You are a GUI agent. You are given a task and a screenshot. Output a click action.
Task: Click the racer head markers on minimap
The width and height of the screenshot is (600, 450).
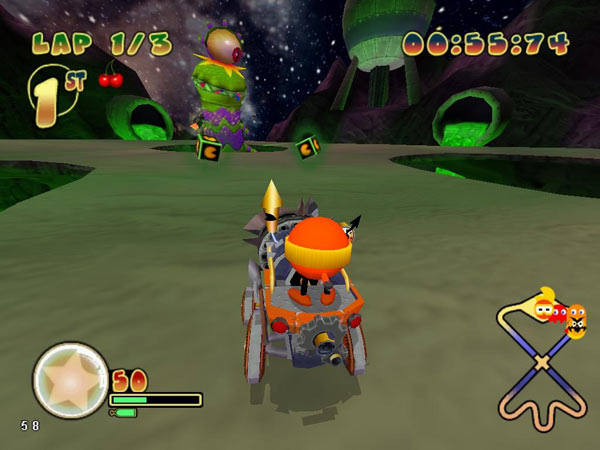tap(561, 316)
